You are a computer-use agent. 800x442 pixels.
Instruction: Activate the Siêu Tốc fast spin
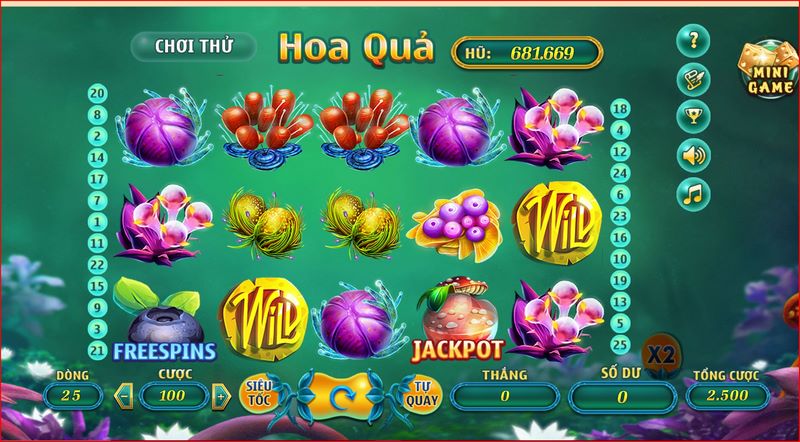pyautogui.click(x=260, y=393)
